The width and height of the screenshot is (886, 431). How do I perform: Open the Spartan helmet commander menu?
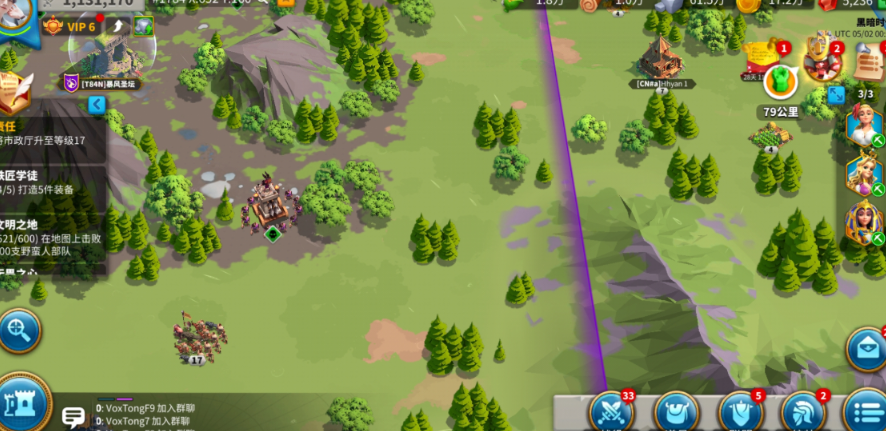point(804,412)
